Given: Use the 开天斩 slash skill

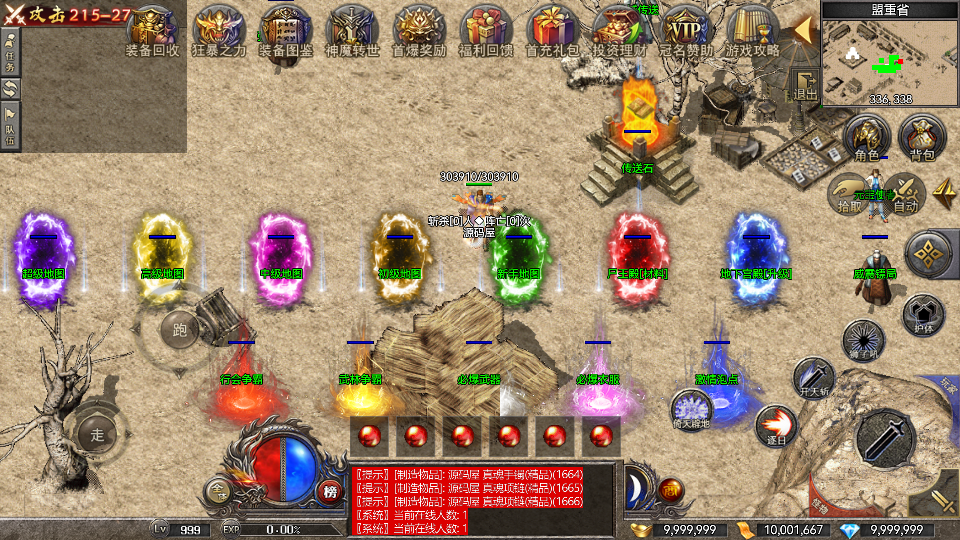Looking at the screenshot, I should (x=813, y=379).
